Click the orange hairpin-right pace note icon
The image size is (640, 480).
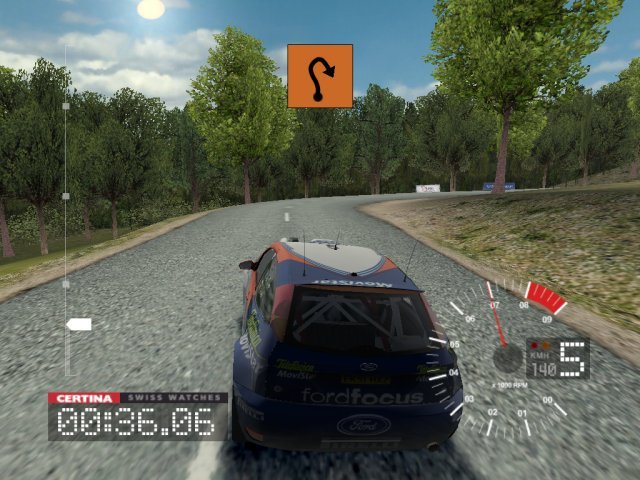[x=320, y=75]
